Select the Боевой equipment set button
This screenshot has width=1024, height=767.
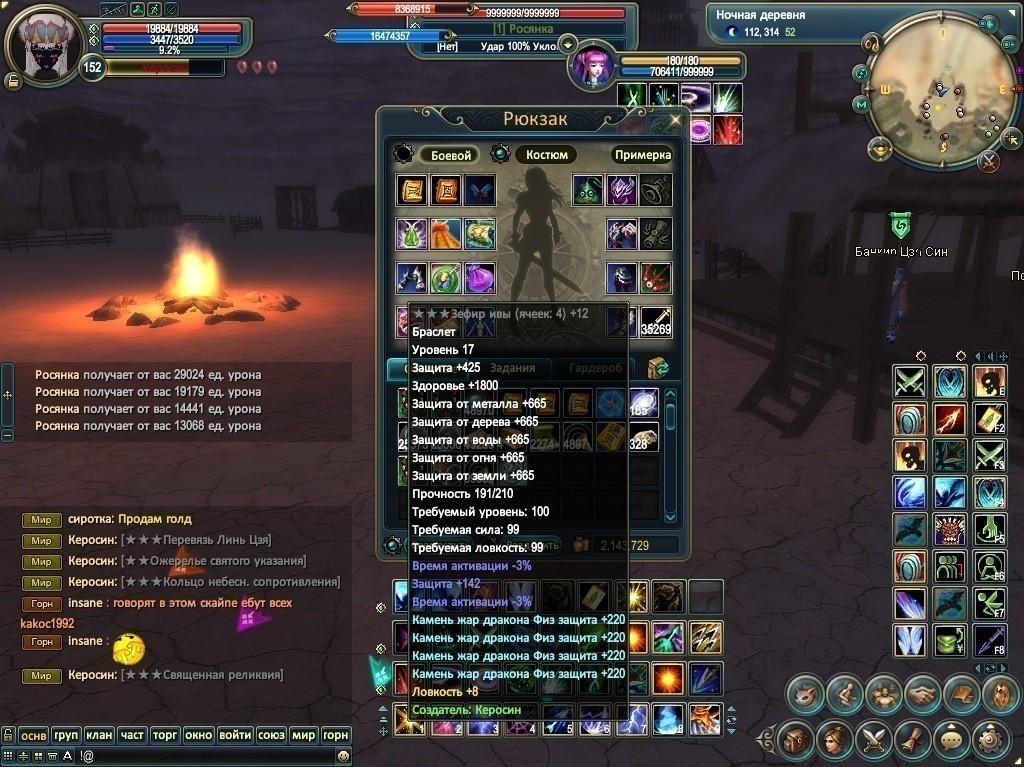point(450,155)
